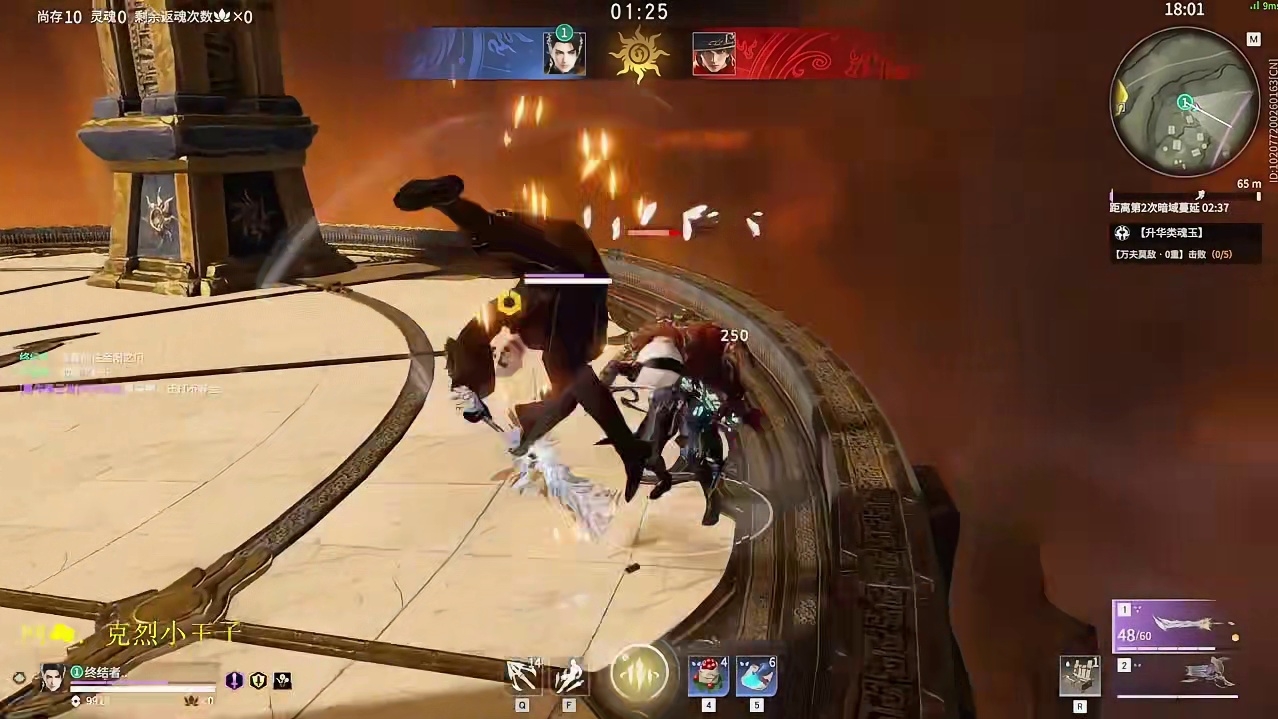1278x719 pixels.
Task: Switch to the secondary weapon slot
Action: [x=1177, y=676]
